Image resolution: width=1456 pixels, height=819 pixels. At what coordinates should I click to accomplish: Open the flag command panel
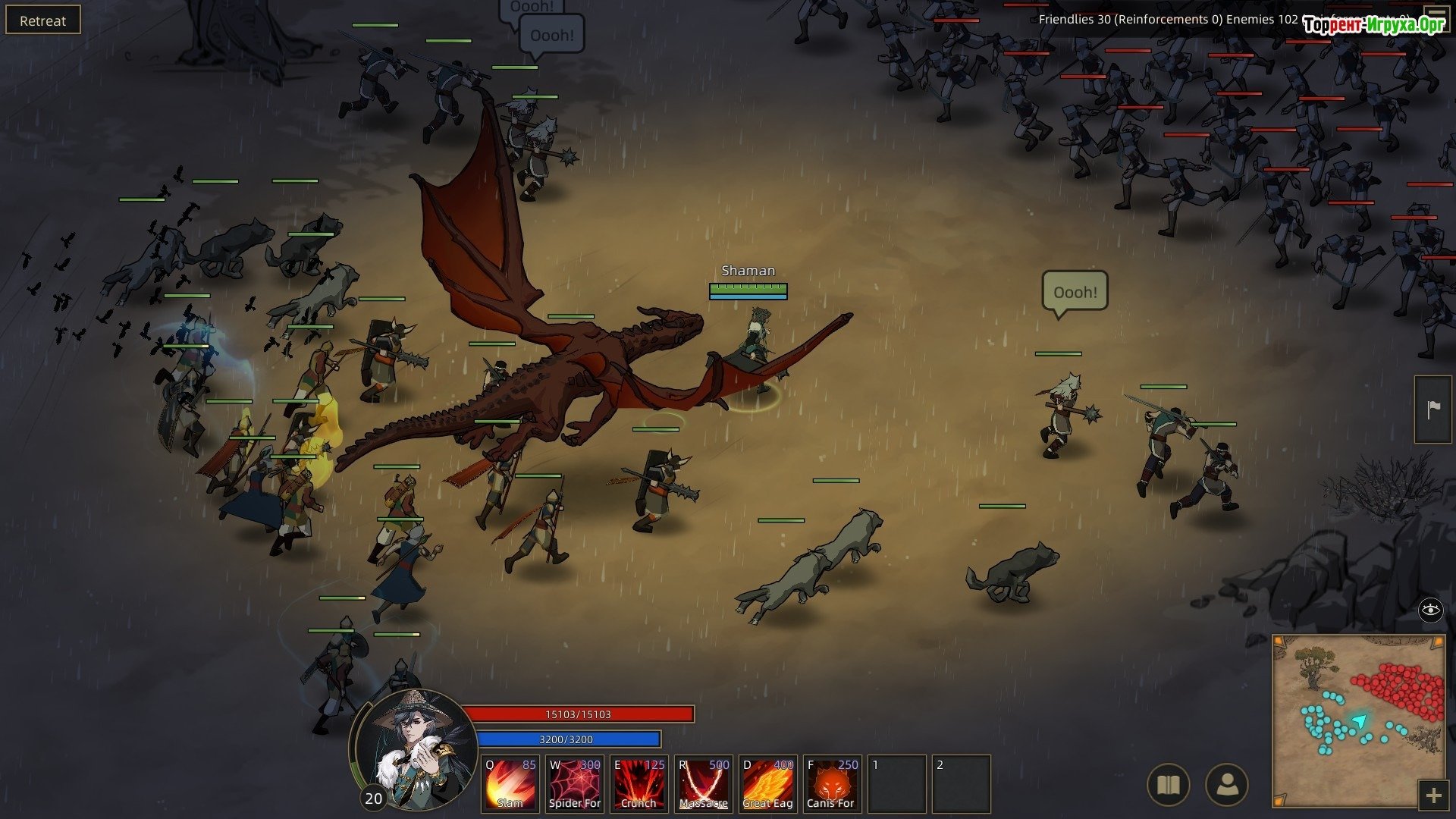pos(1433,409)
